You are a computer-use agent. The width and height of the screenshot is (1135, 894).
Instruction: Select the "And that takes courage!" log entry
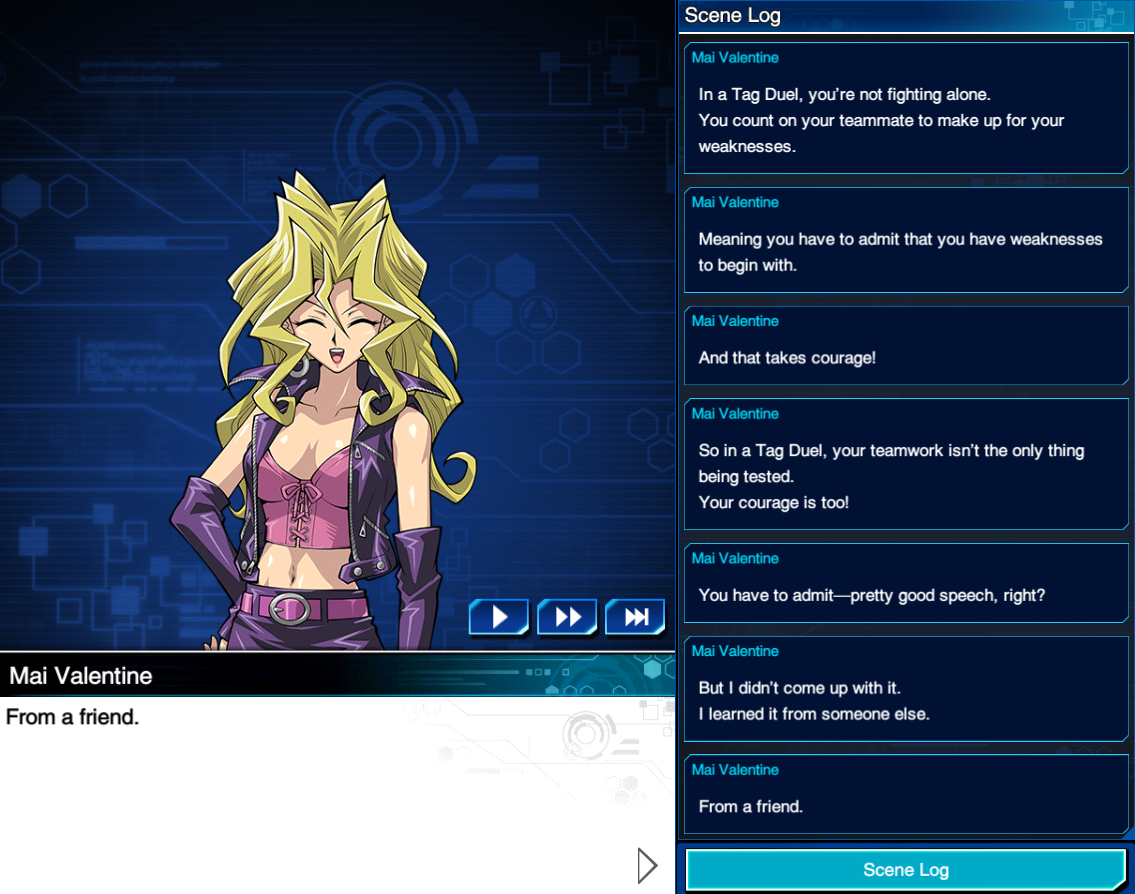click(x=905, y=345)
